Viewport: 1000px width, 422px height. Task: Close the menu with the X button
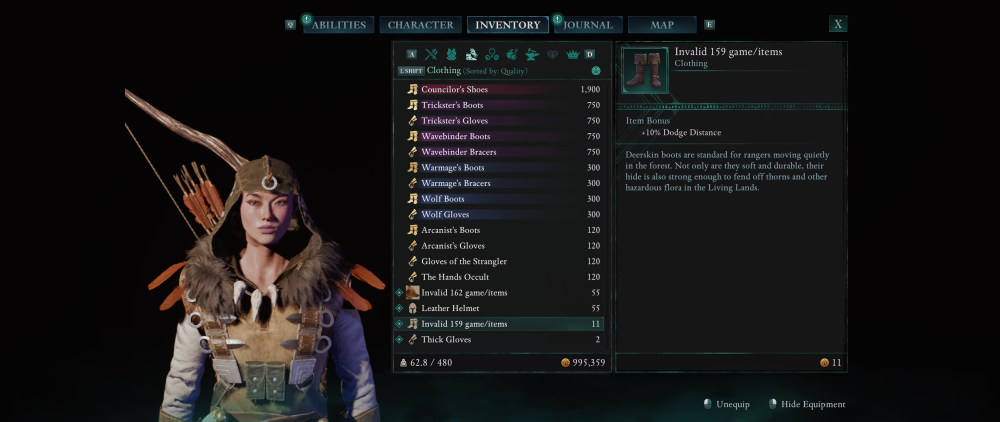837,24
